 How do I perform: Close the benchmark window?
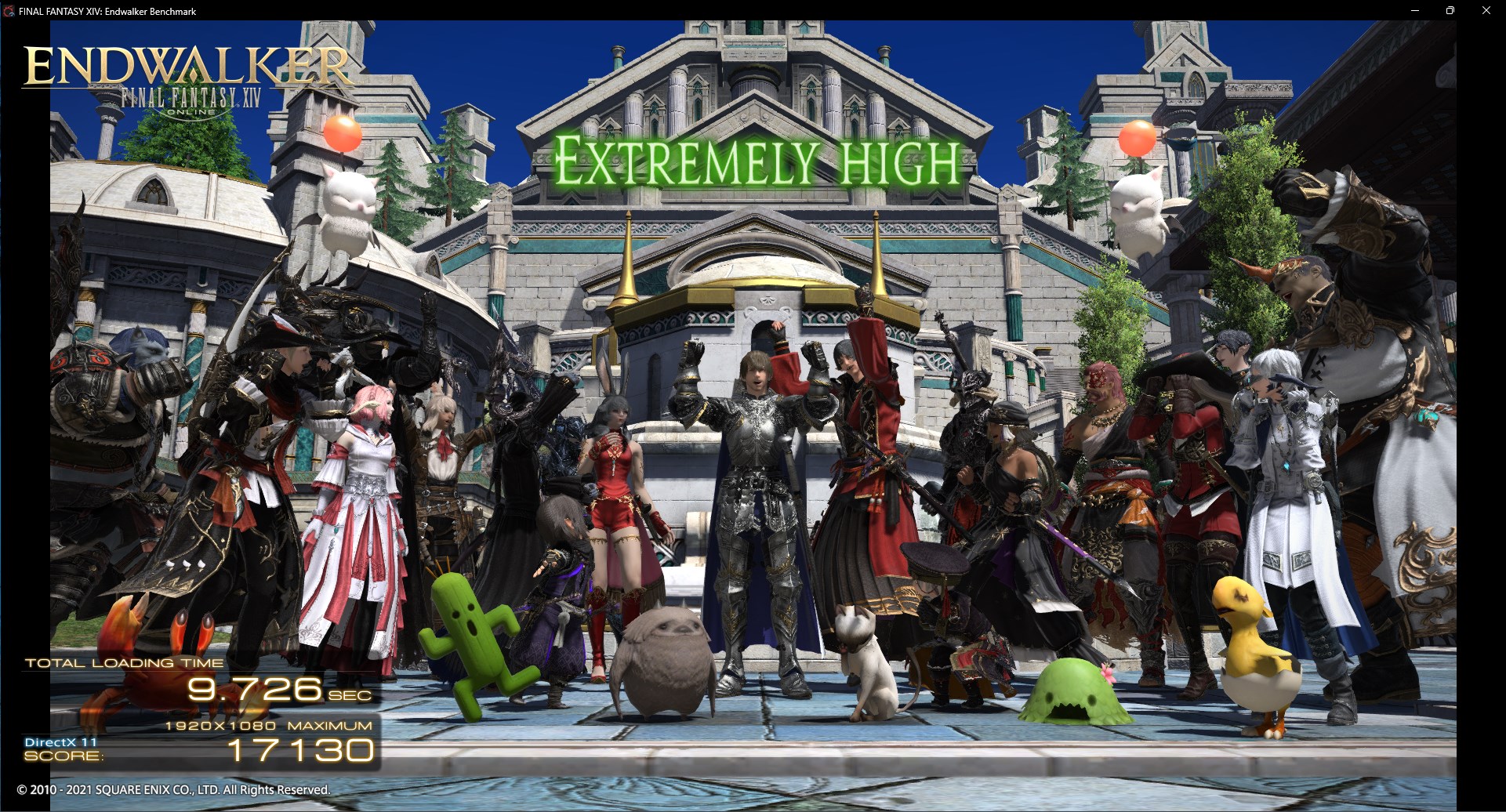(1486, 11)
